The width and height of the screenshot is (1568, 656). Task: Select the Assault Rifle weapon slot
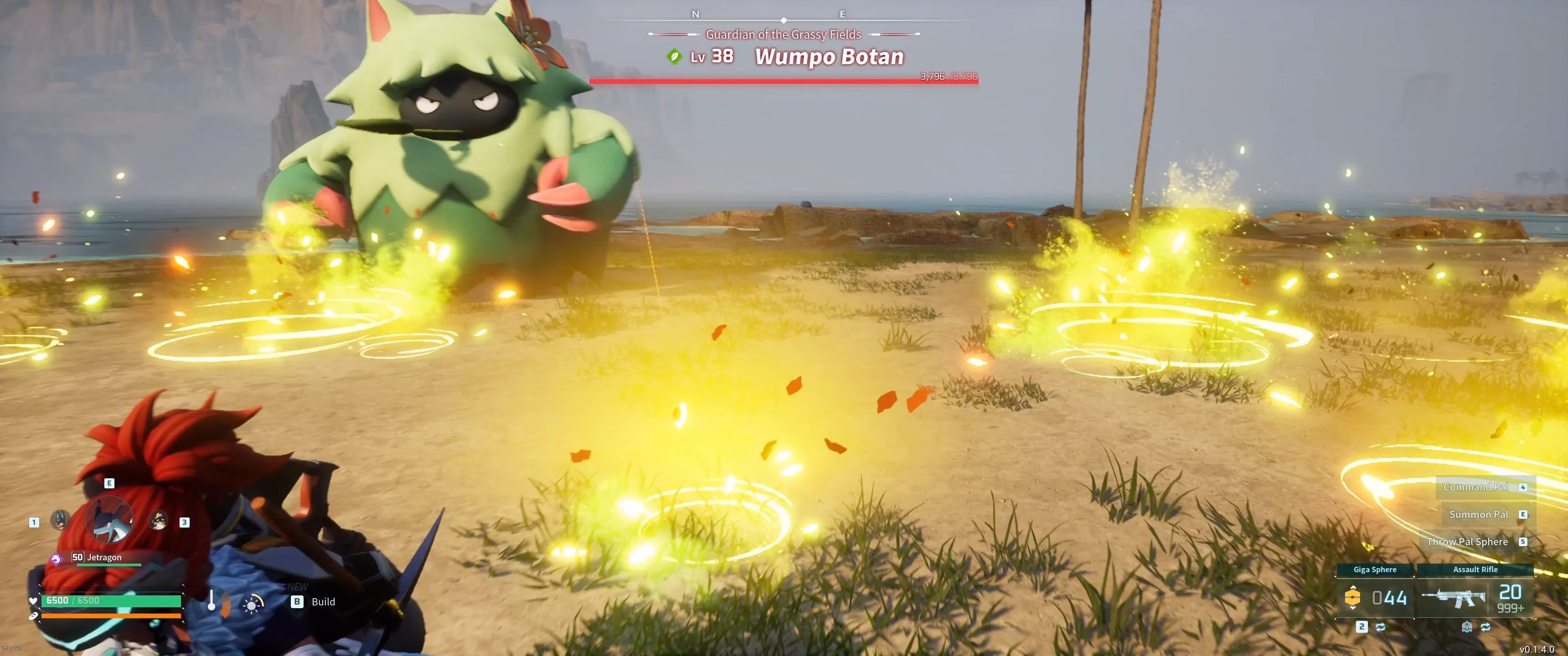[x=1474, y=596]
